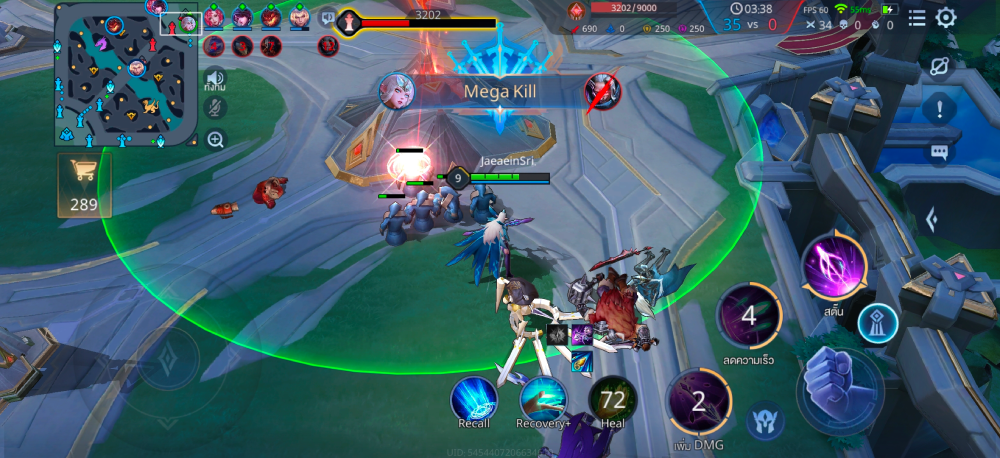This screenshot has height=458, width=1000.
Task: Cast the Heal spell on cooldown
Action: pos(612,398)
